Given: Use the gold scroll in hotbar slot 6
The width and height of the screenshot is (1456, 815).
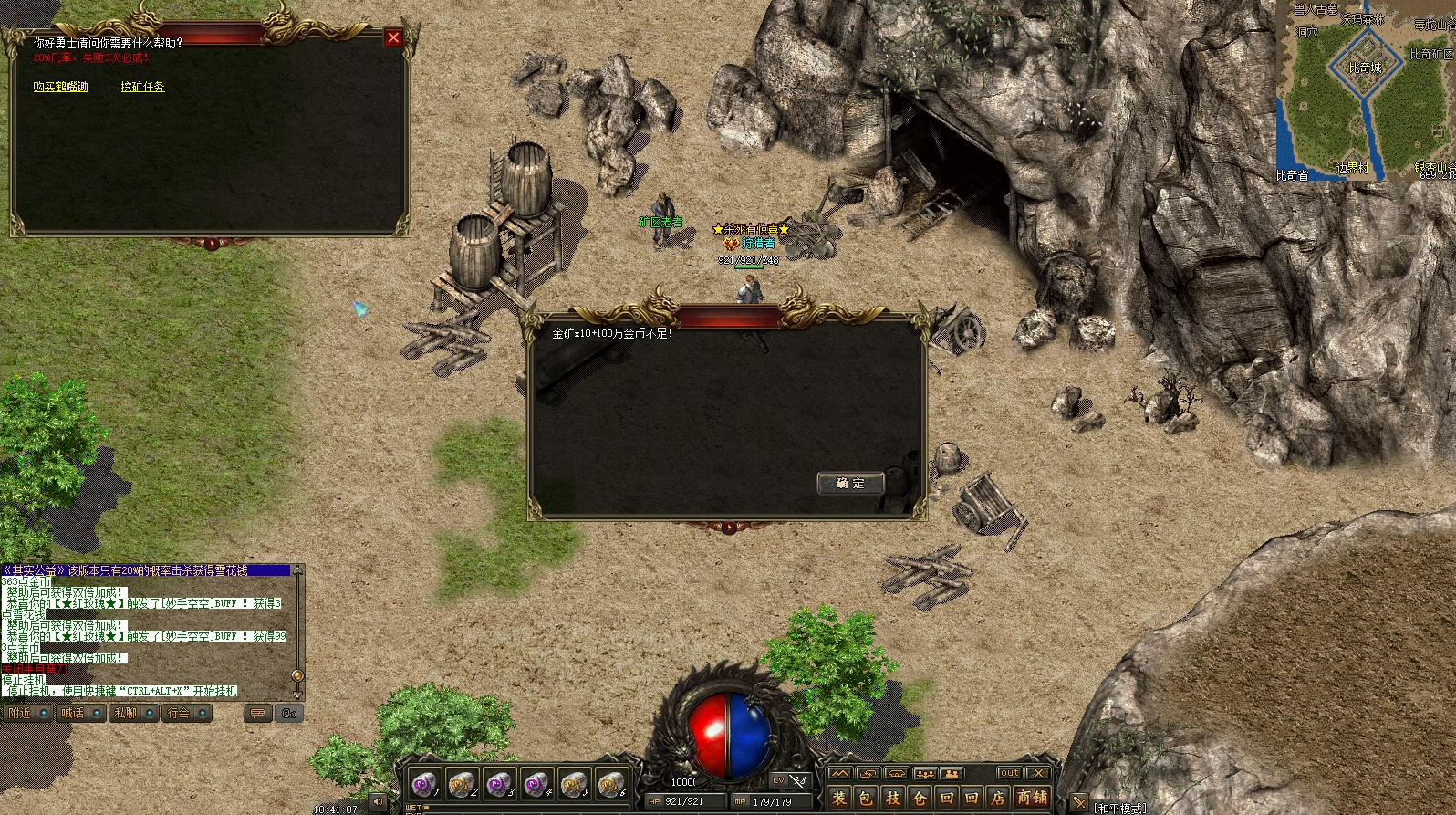Looking at the screenshot, I should pyautogui.click(x=611, y=784).
